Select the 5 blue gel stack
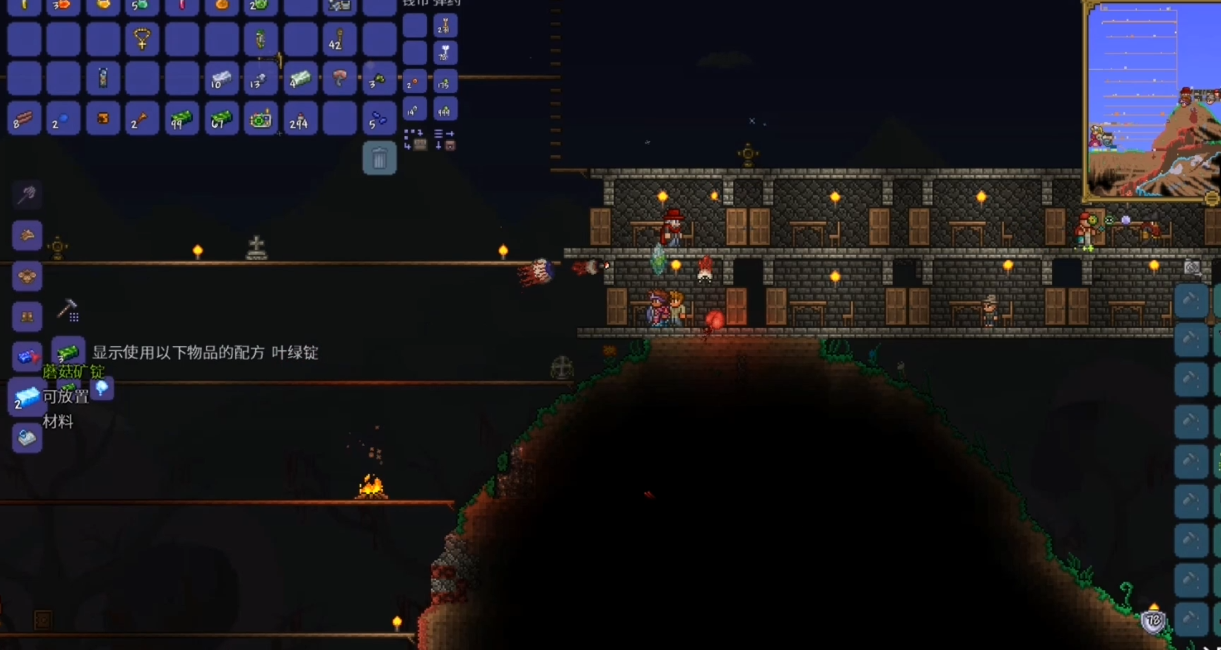This screenshot has height=650, width=1221. point(379,119)
